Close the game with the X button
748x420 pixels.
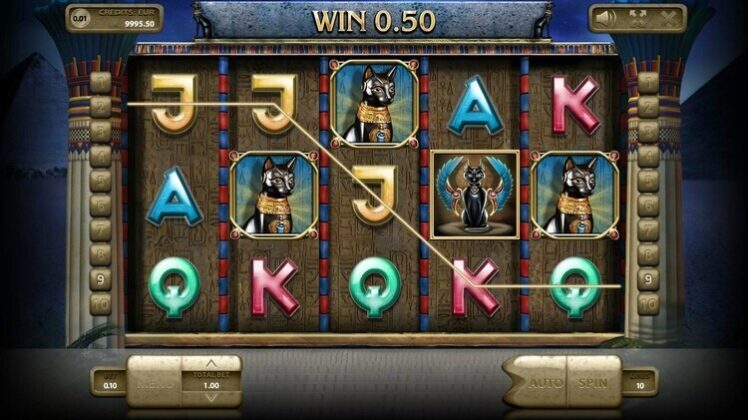(667, 17)
